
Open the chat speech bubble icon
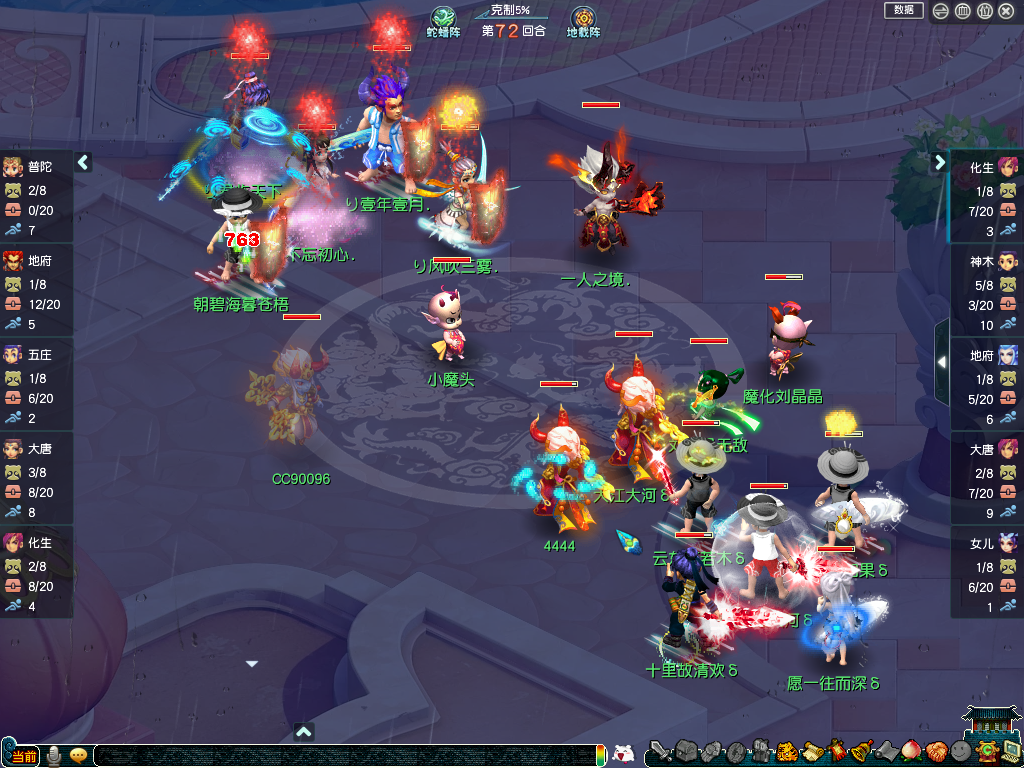pyautogui.click(x=78, y=755)
